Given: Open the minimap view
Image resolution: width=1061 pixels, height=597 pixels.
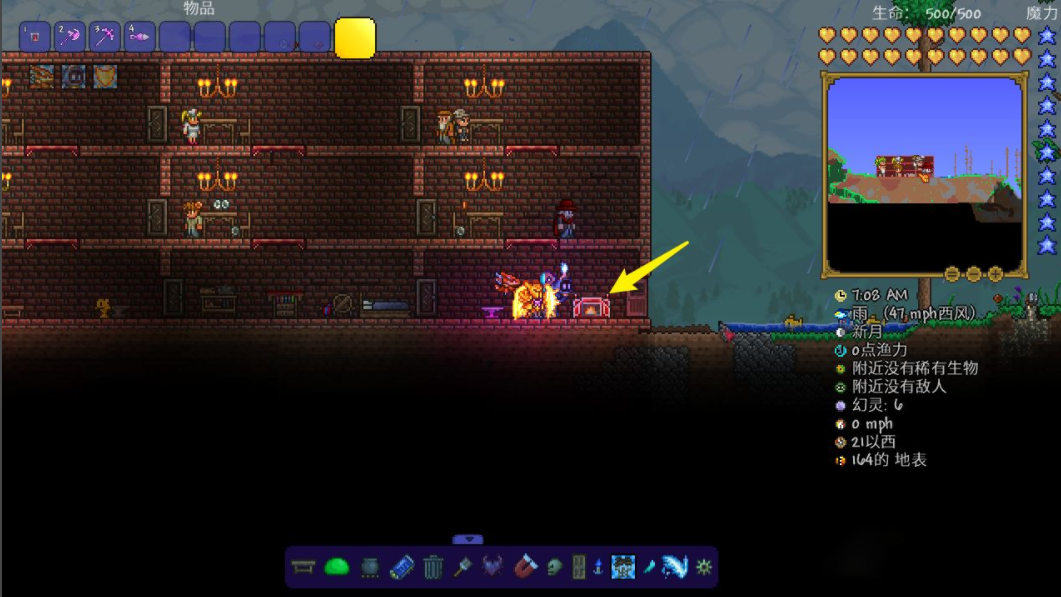Looking at the screenshot, I should (x=925, y=175).
